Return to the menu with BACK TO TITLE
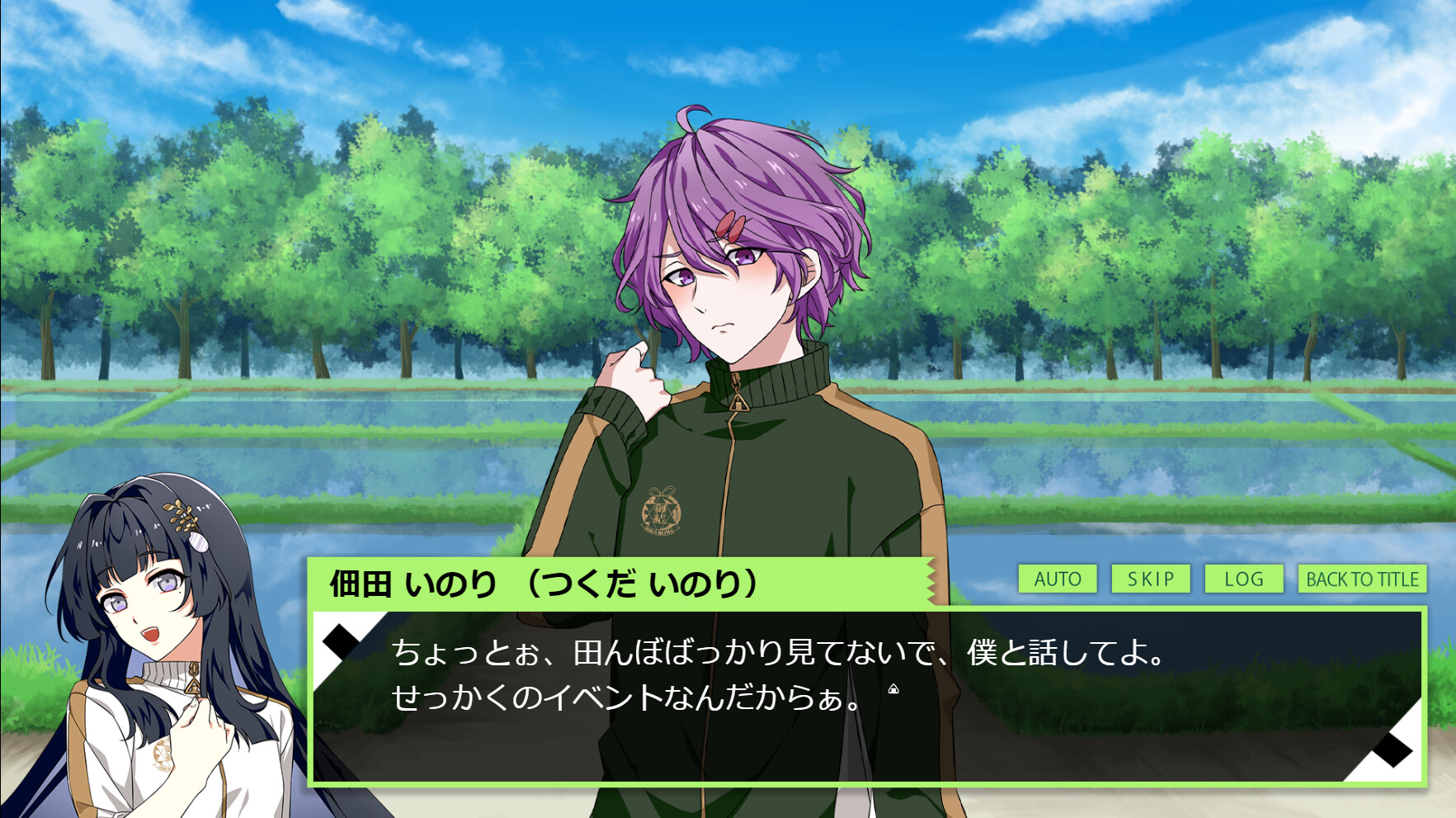1456x818 pixels. point(1361,579)
